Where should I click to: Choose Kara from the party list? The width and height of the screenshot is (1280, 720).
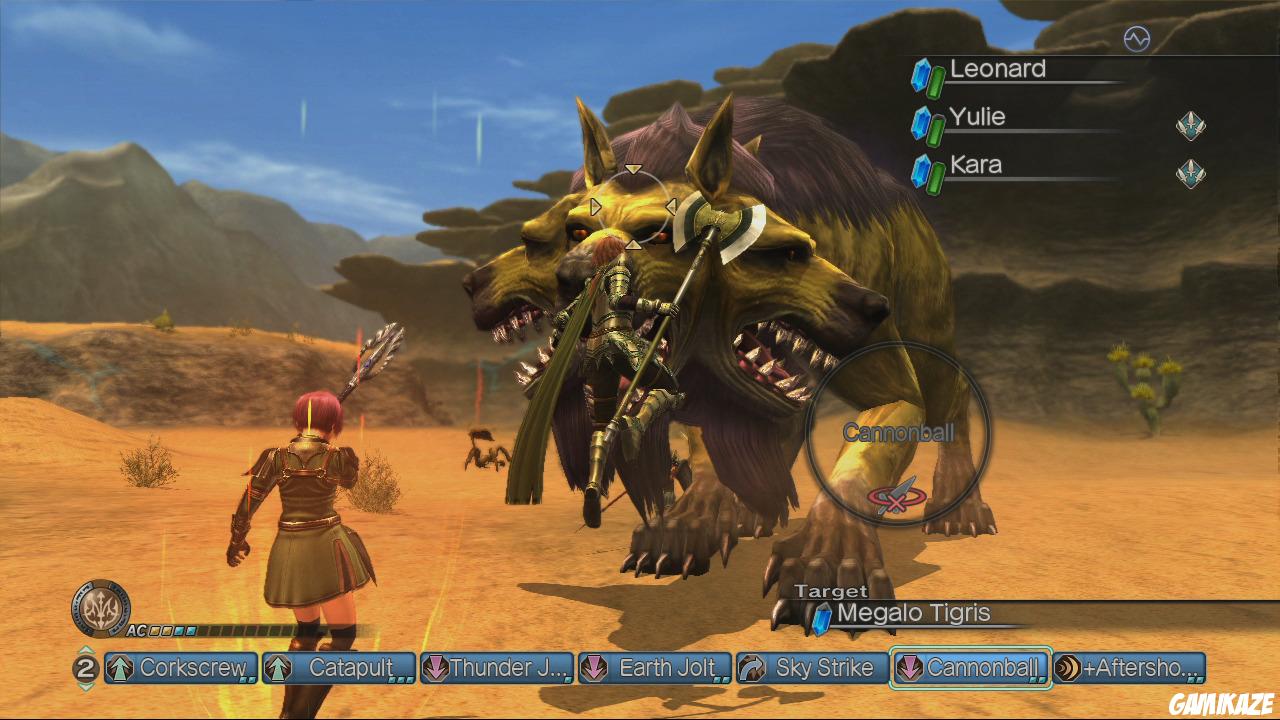point(975,165)
